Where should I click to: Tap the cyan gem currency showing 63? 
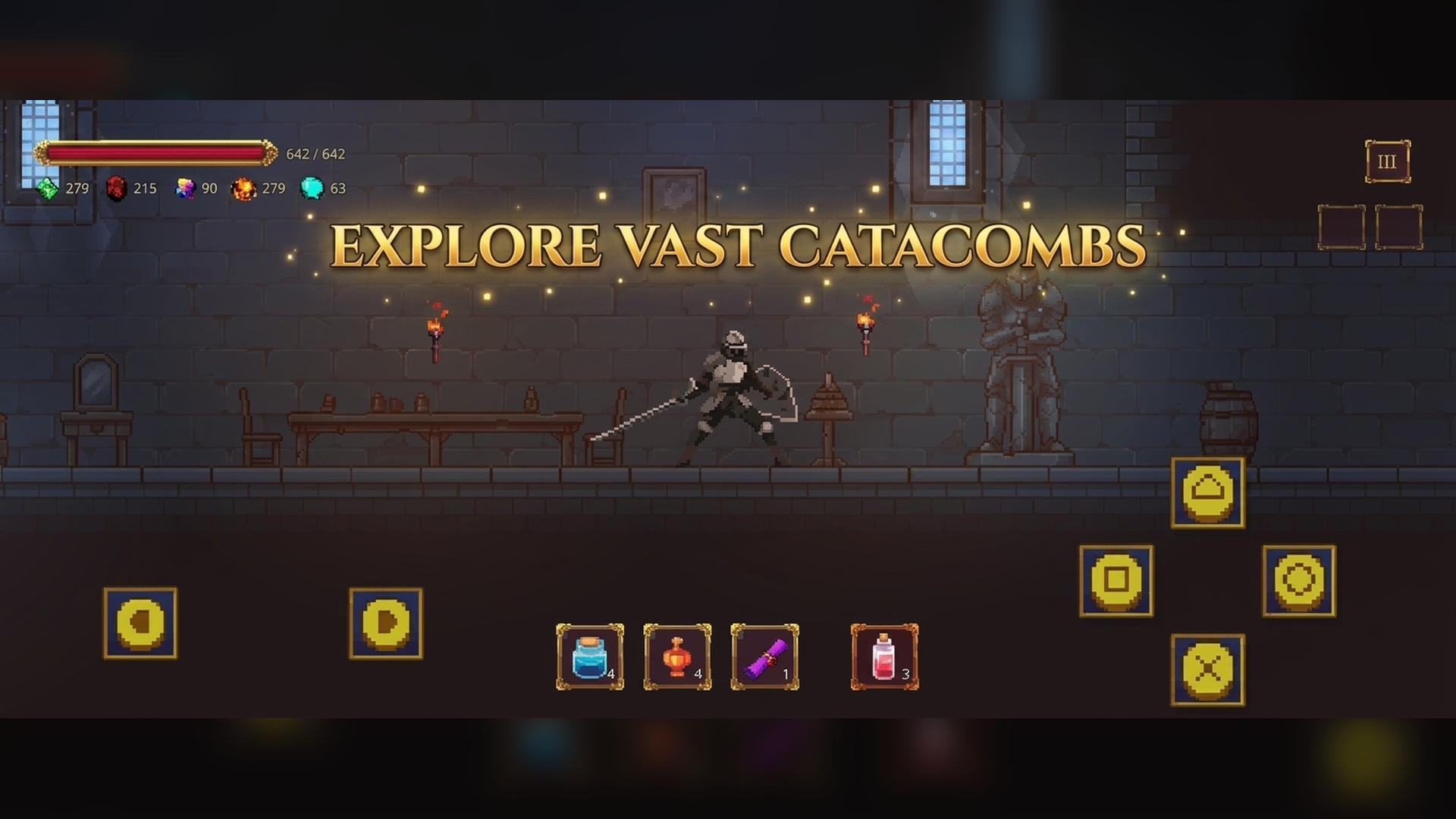(x=312, y=189)
